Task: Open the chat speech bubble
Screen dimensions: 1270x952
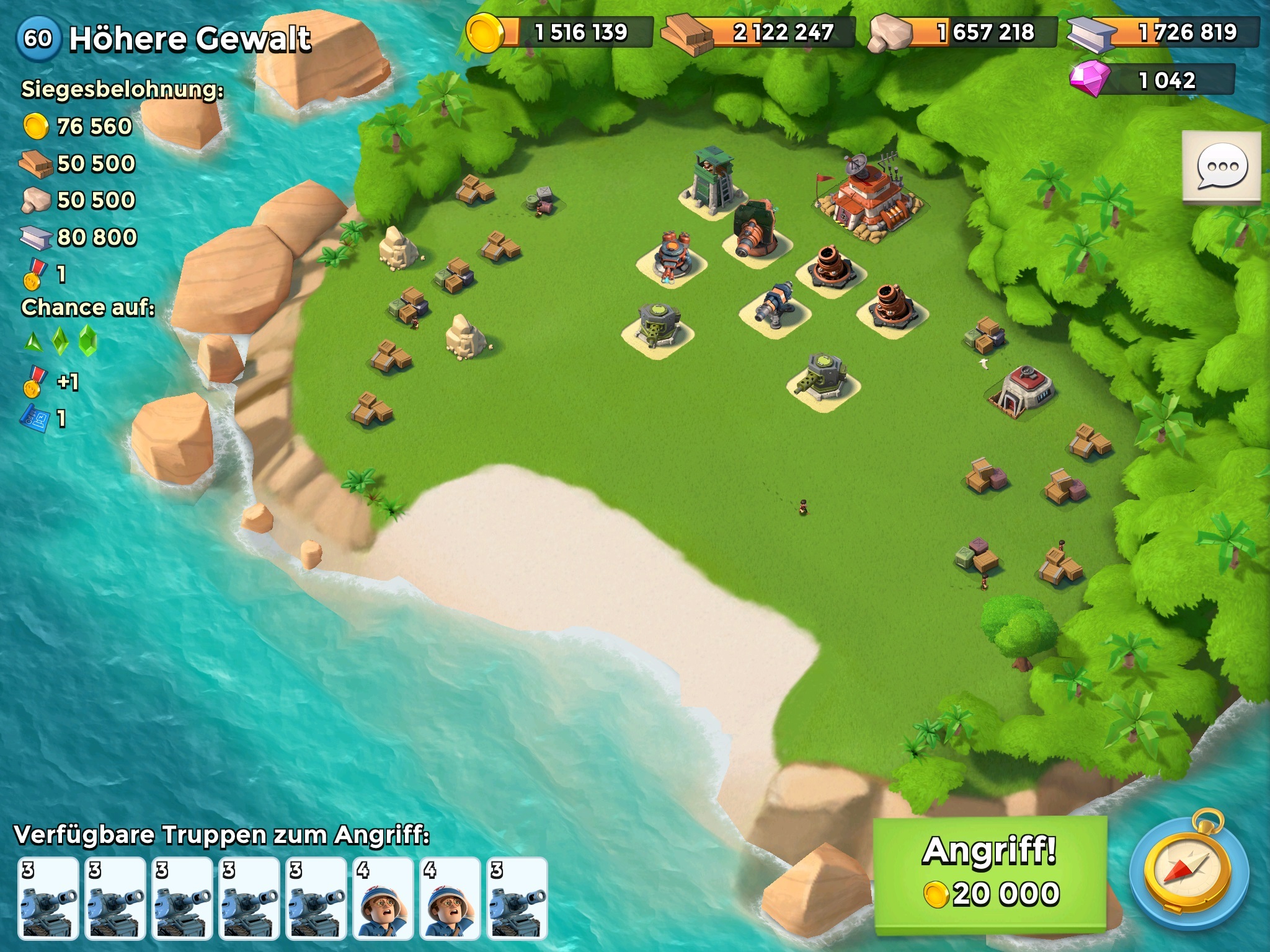Action: pos(1222,166)
